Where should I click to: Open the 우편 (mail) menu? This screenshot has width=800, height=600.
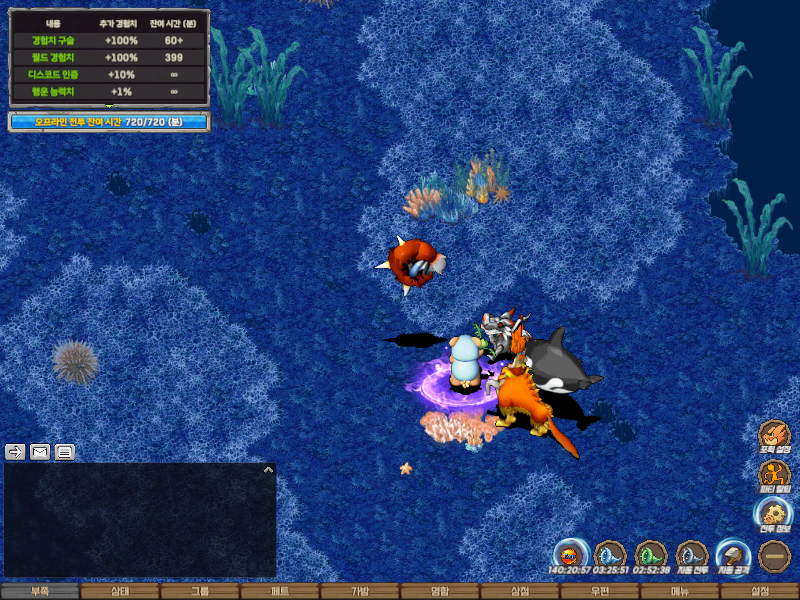tap(600, 591)
